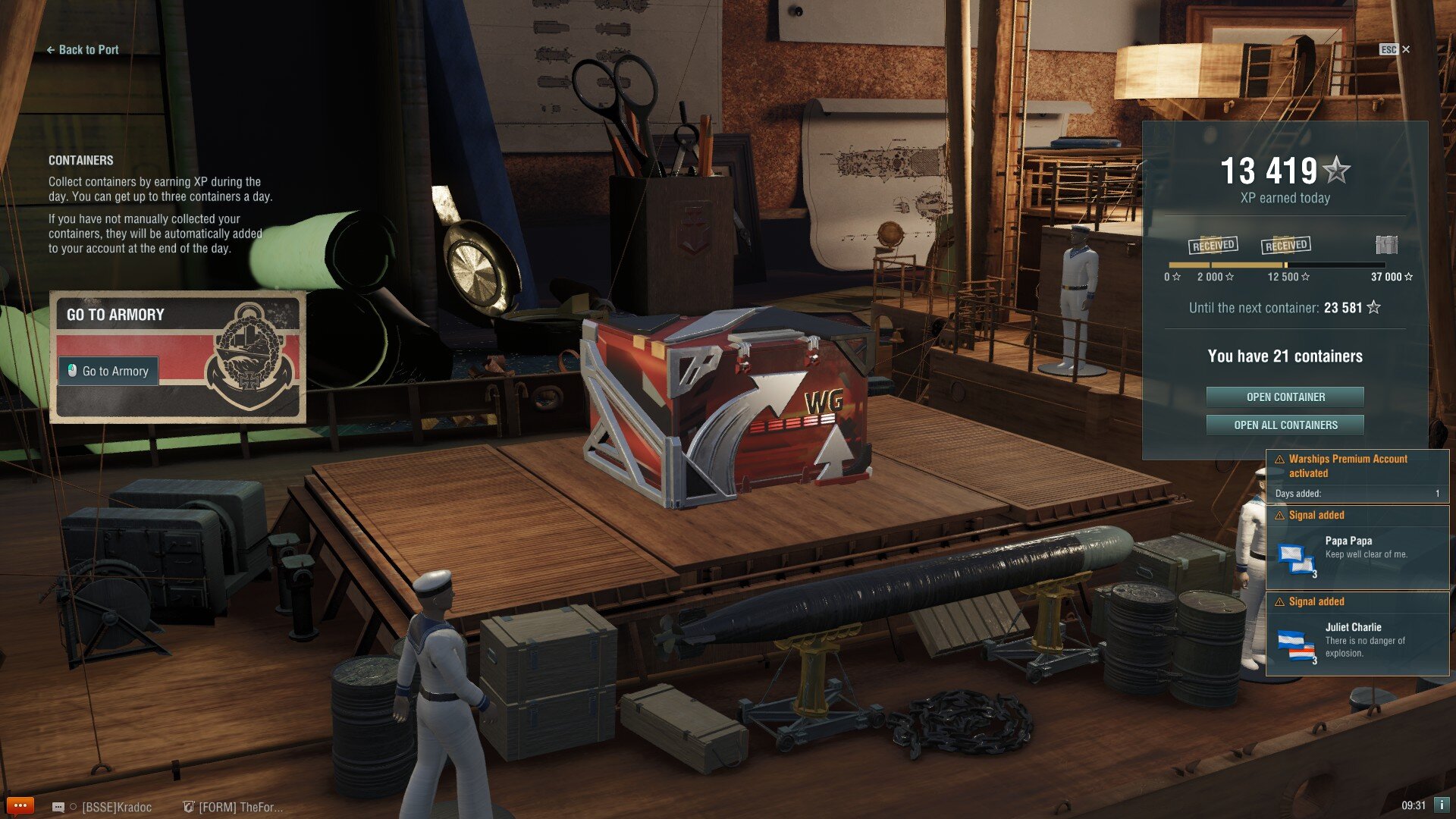
Task: Open the orange chat menu button
Action: point(20,805)
